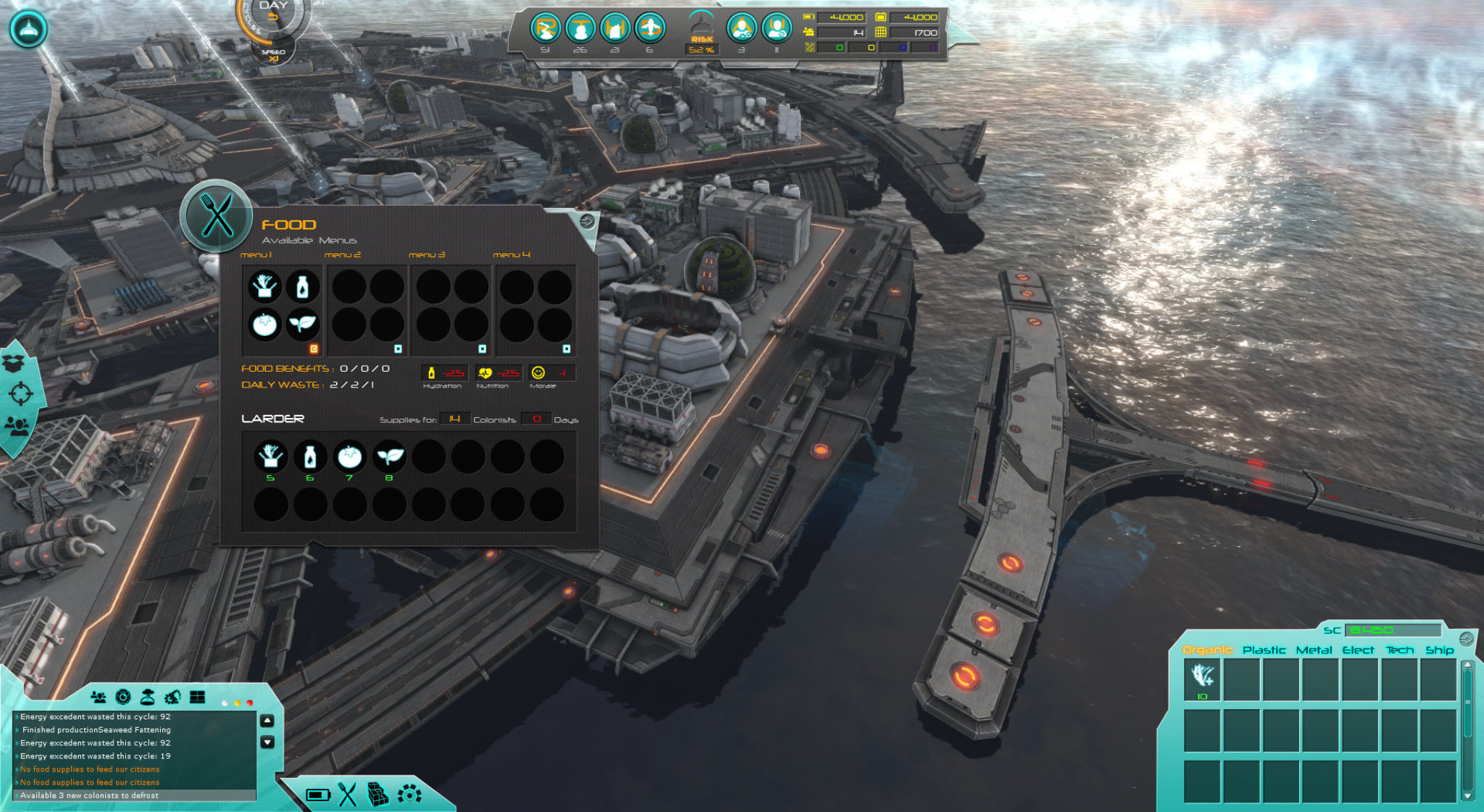
Task: Select the tomato item in the larder
Action: tap(349, 457)
